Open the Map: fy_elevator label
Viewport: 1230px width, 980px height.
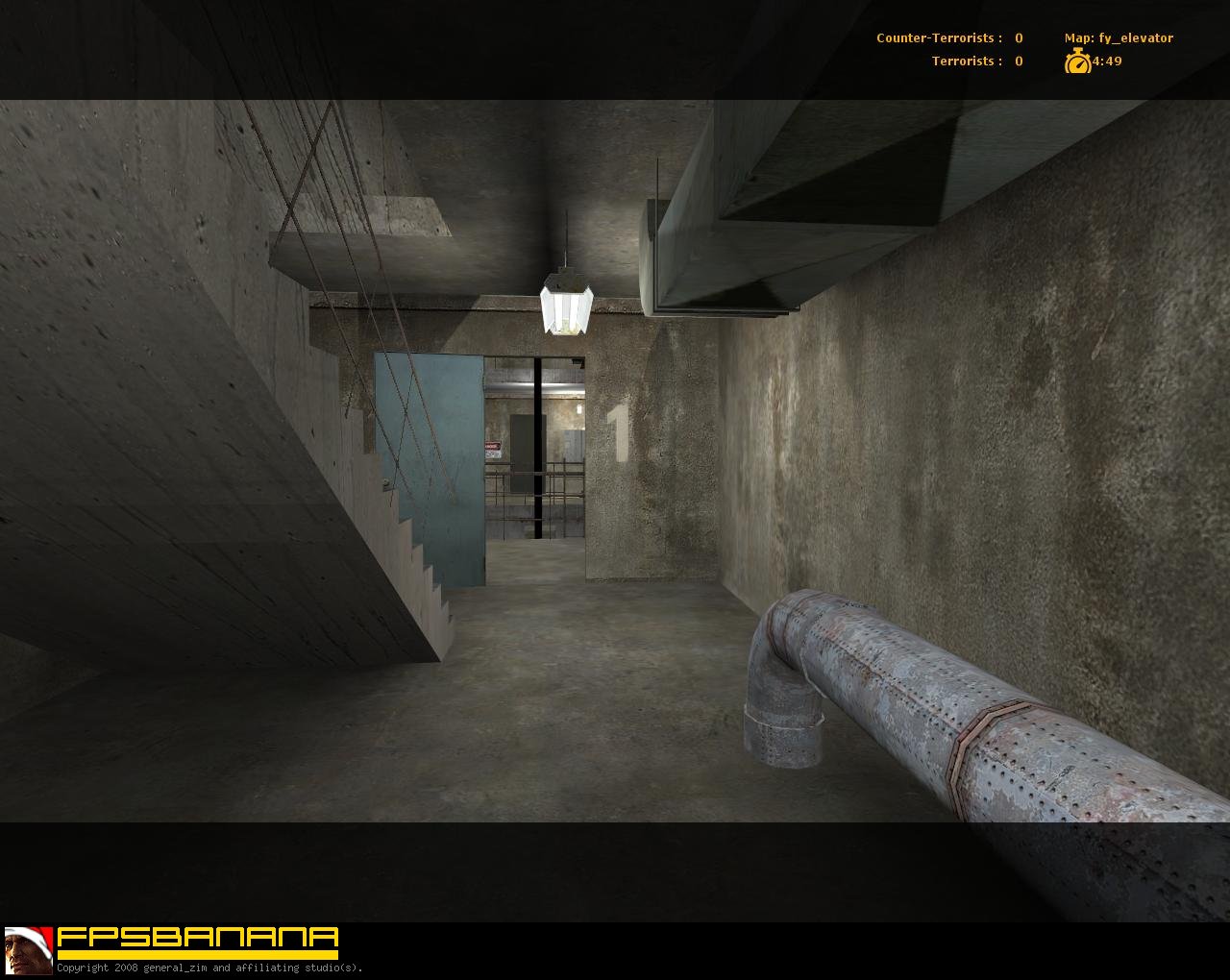(1117, 38)
